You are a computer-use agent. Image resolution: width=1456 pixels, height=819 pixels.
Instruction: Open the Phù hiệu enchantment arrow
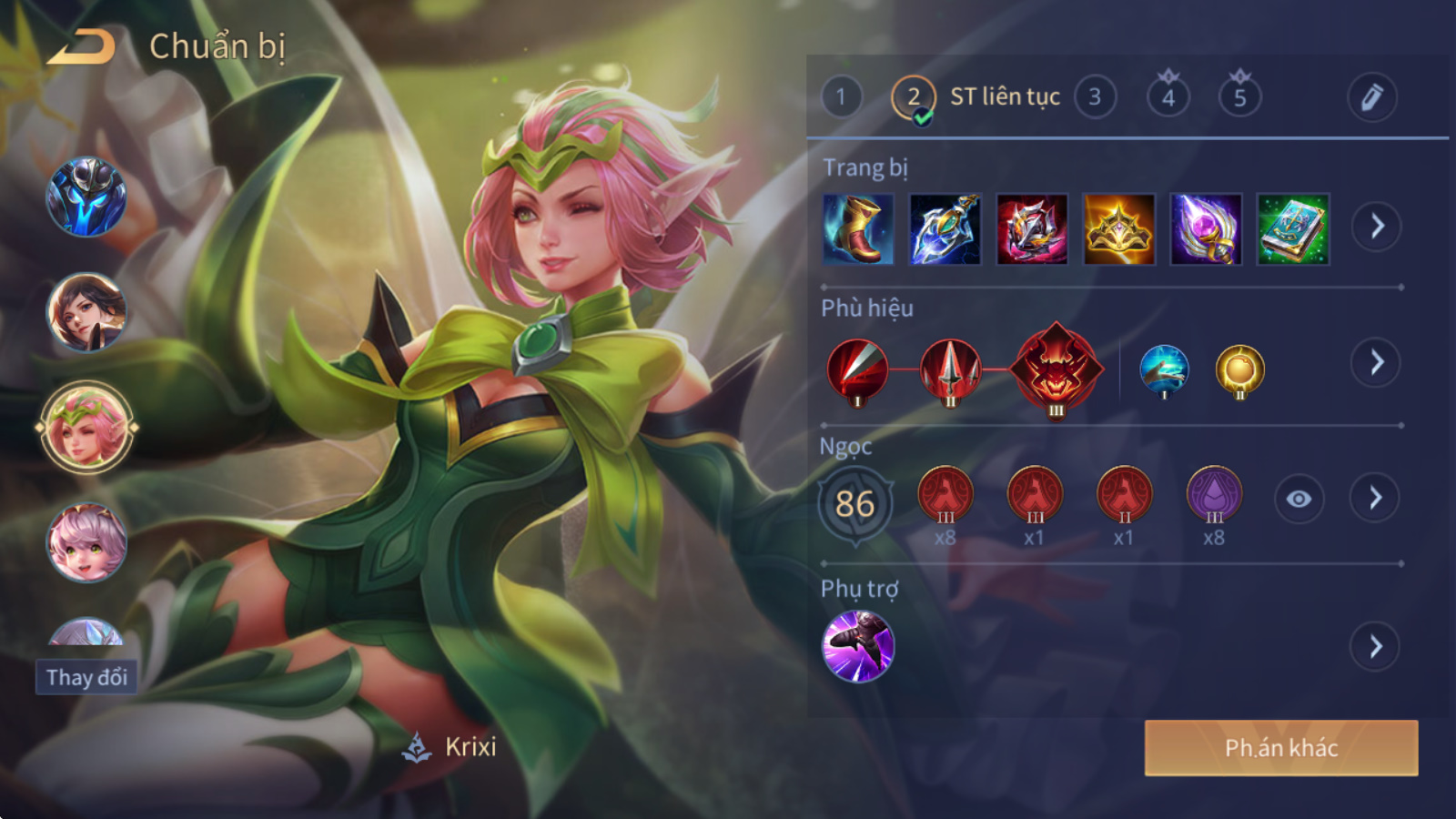click(x=1376, y=362)
